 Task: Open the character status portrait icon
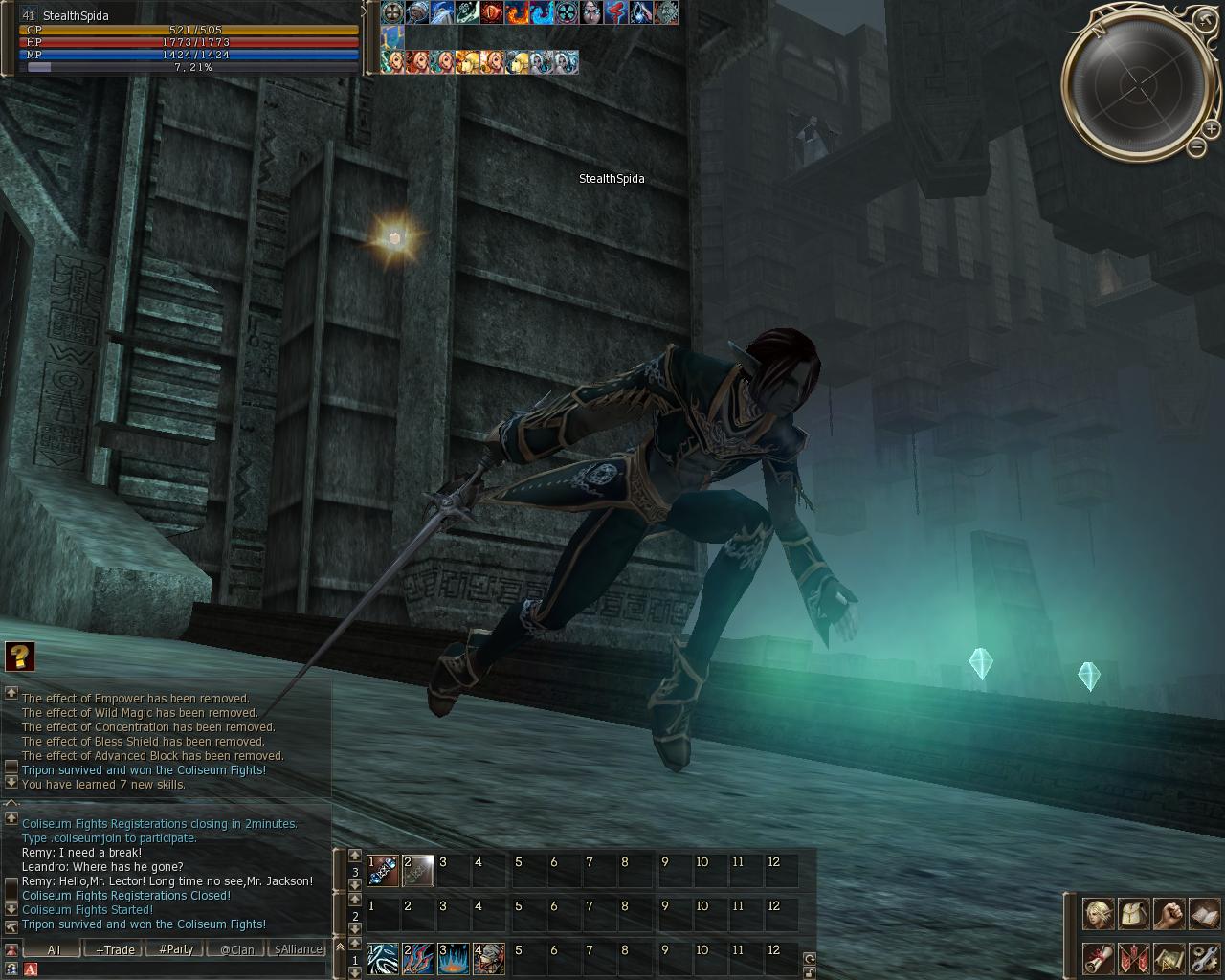1097,914
